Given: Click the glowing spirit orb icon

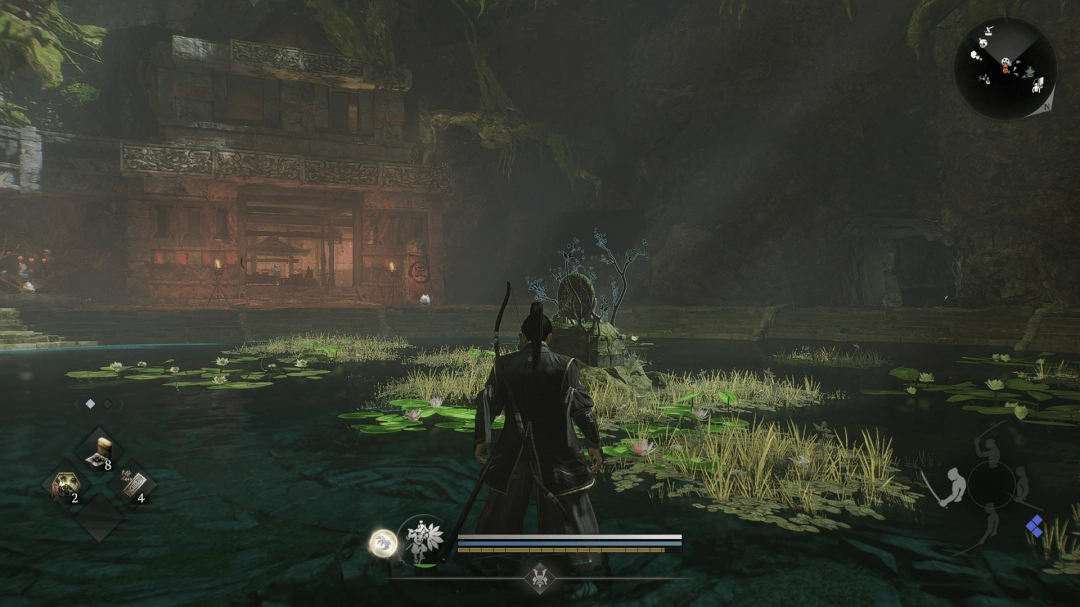Looking at the screenshot, I should pos(383,543).
